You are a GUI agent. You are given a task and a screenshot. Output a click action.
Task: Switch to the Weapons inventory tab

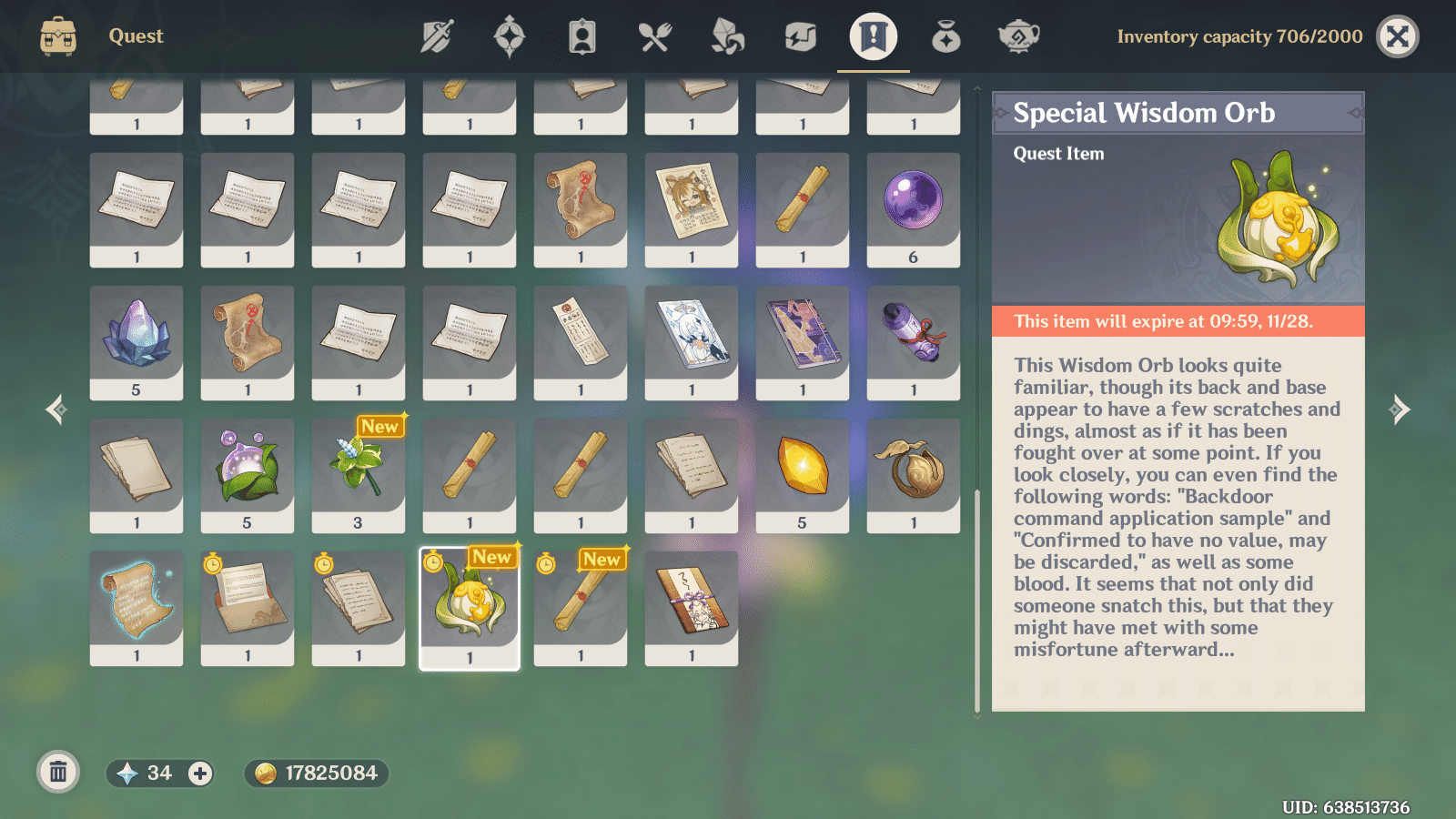coord(437,36)
